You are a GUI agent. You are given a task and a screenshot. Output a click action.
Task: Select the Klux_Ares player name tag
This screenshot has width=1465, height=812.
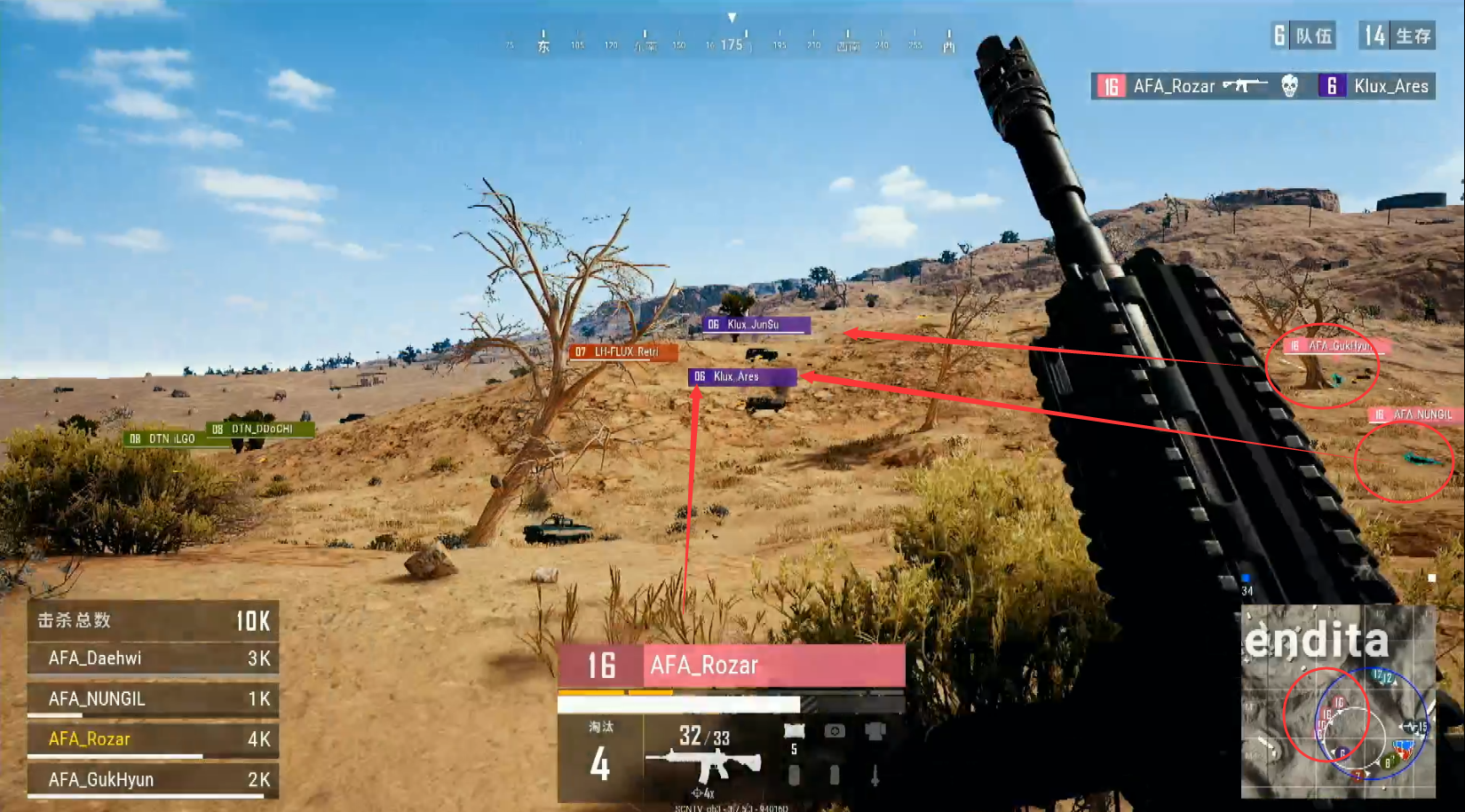(x=741, y=377)
